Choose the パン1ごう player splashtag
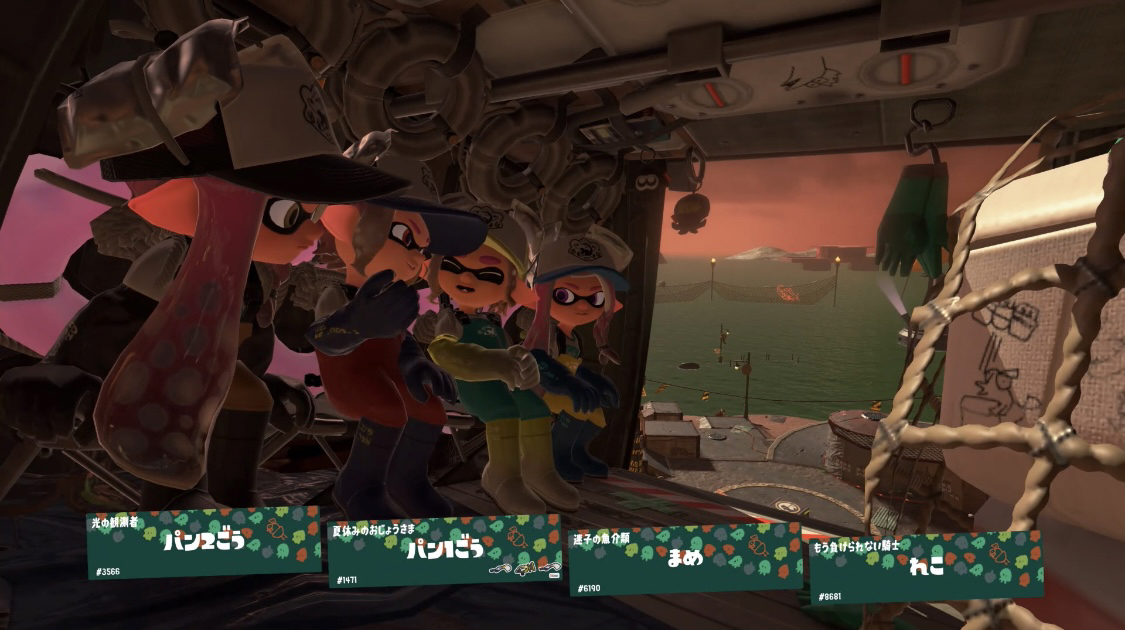This screenshot has width=1125, height=630. pos(445,551)
